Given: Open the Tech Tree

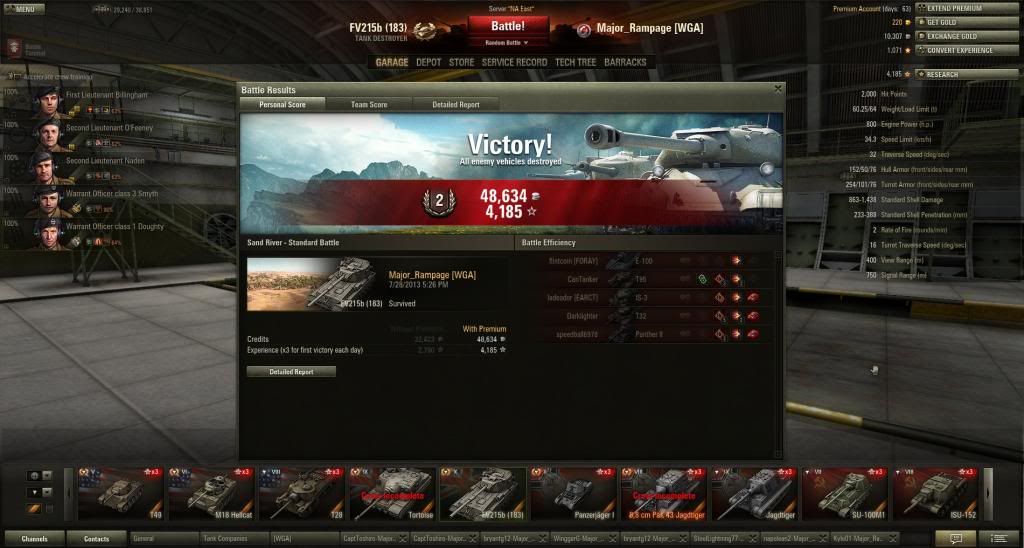Looking at the screenshot, I should pos(574,62).
